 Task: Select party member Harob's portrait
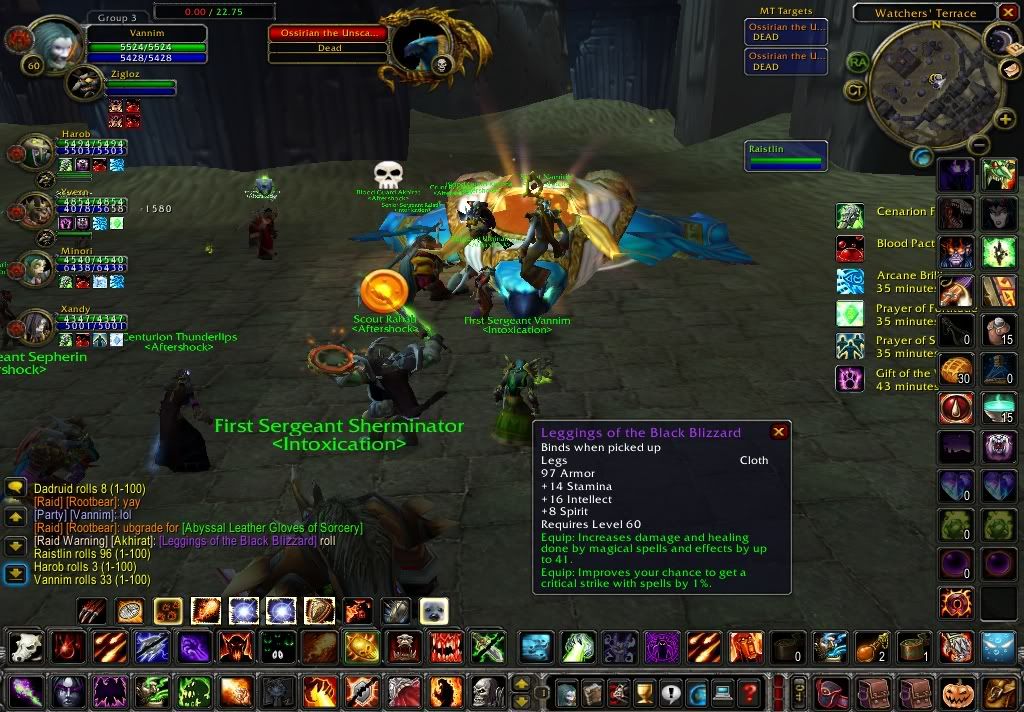click(38, 154)
